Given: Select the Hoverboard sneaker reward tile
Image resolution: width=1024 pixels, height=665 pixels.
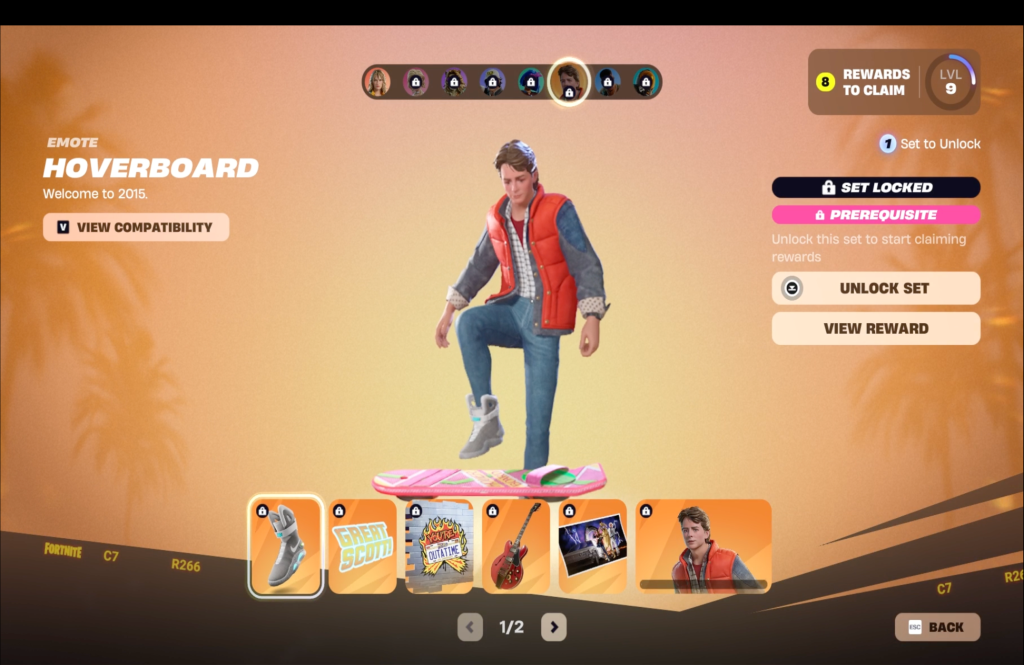Looking at the screenshot, I should pos(285,546).
